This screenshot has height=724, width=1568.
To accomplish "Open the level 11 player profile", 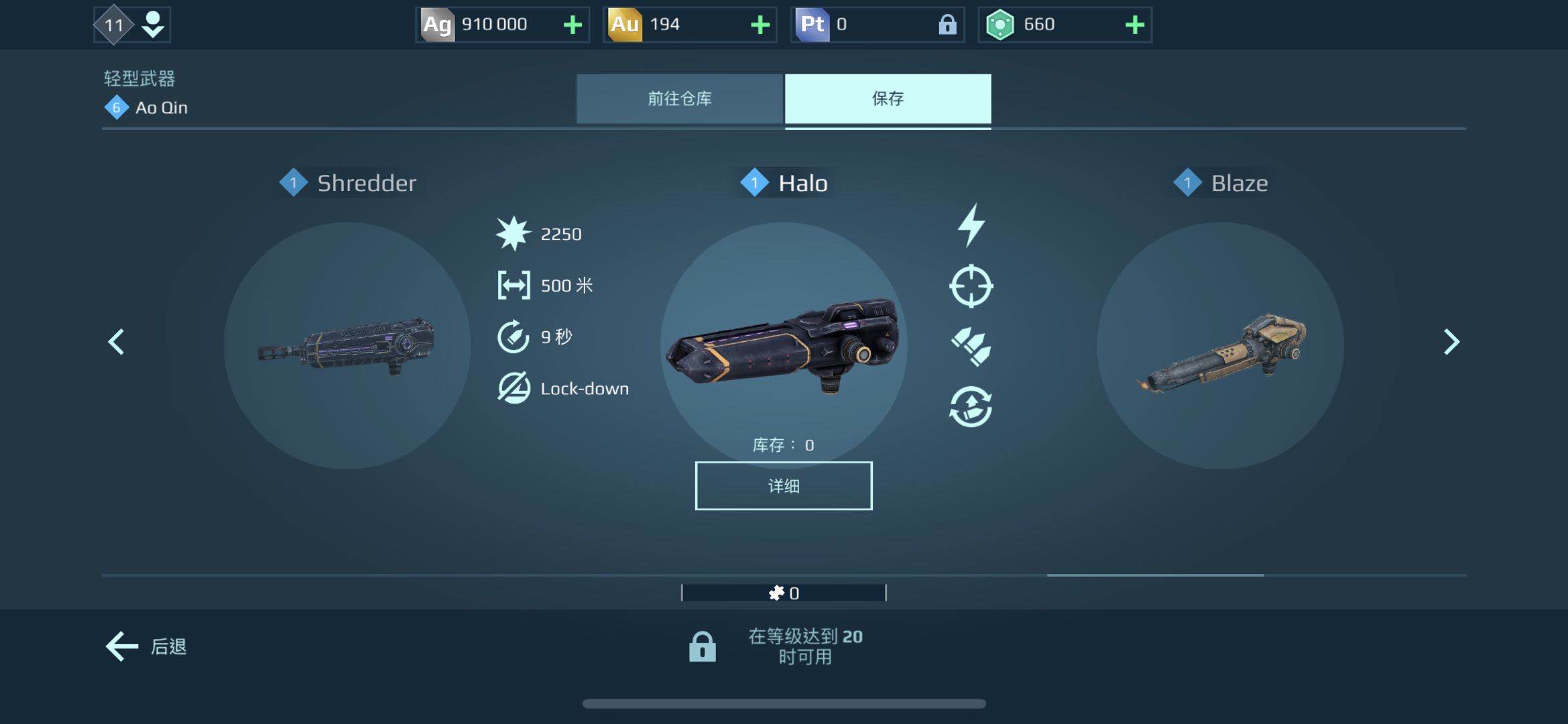I will tap(132, 25).
